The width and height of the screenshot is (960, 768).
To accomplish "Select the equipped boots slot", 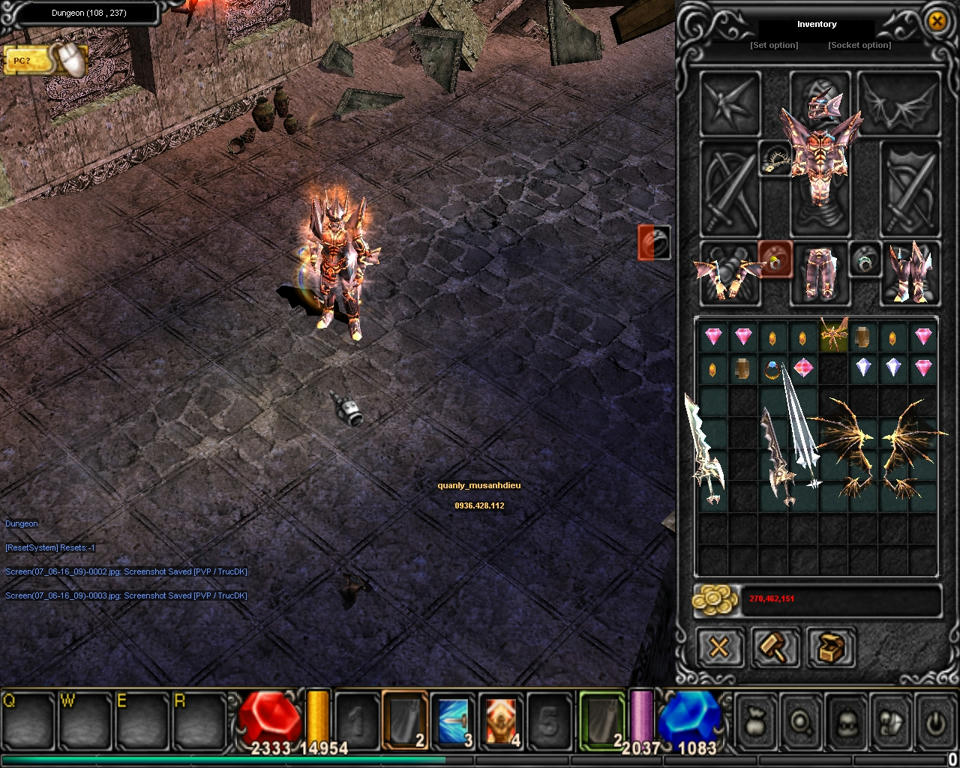I will pos(910,272).
